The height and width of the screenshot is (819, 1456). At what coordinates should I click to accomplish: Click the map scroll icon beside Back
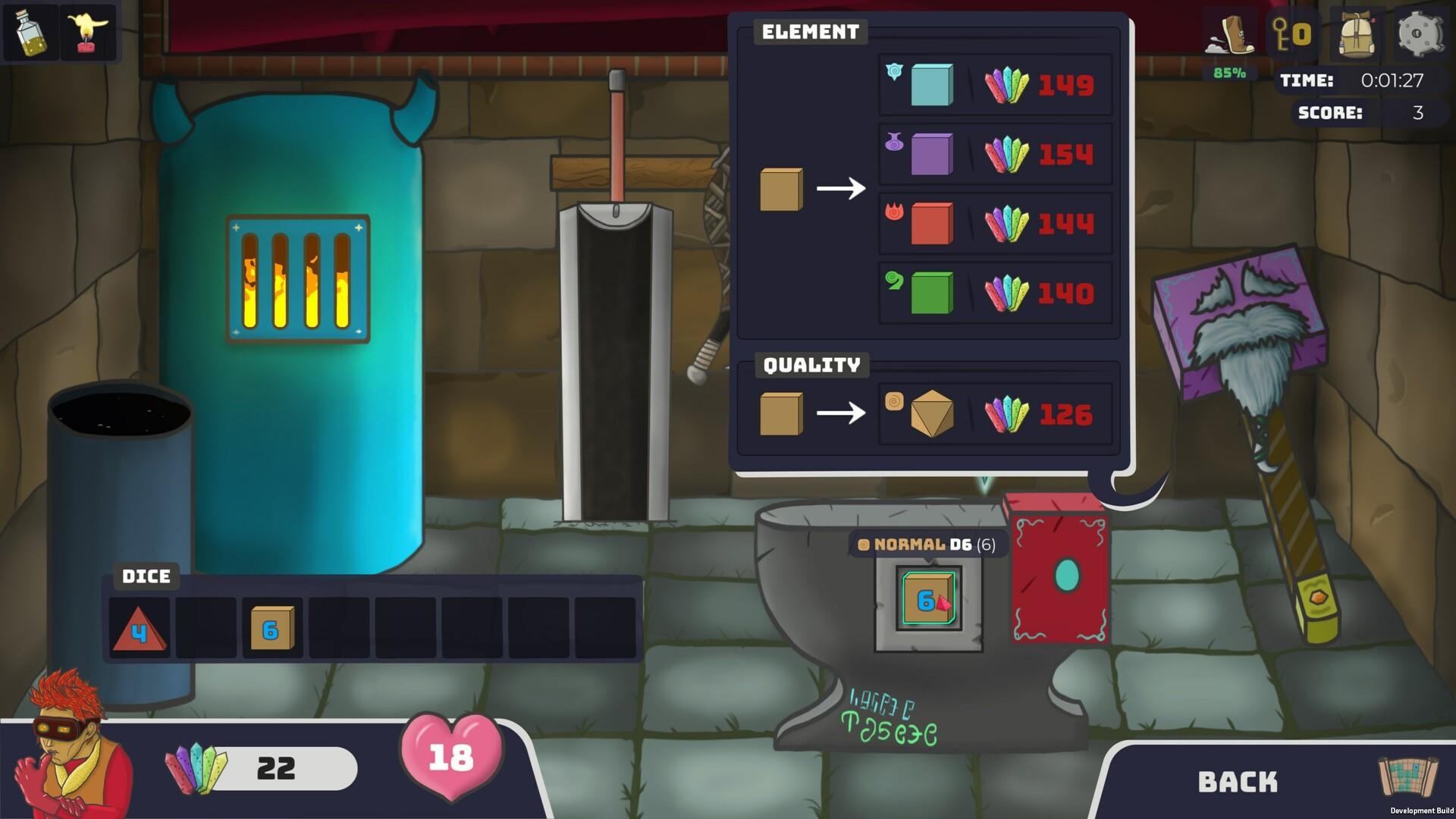click(x=1407, y=777)
